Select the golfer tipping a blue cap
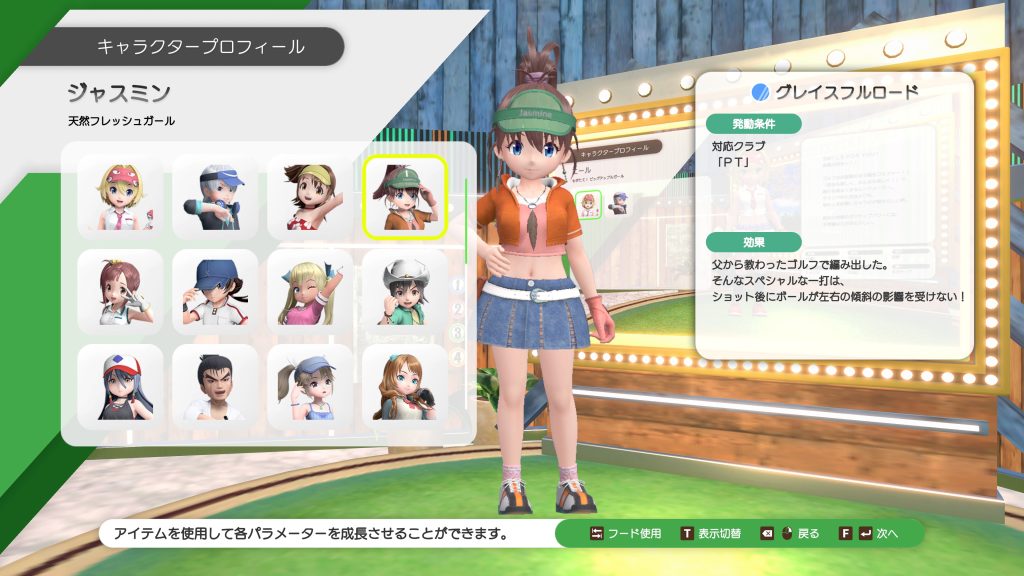 [x=215, y=291]
